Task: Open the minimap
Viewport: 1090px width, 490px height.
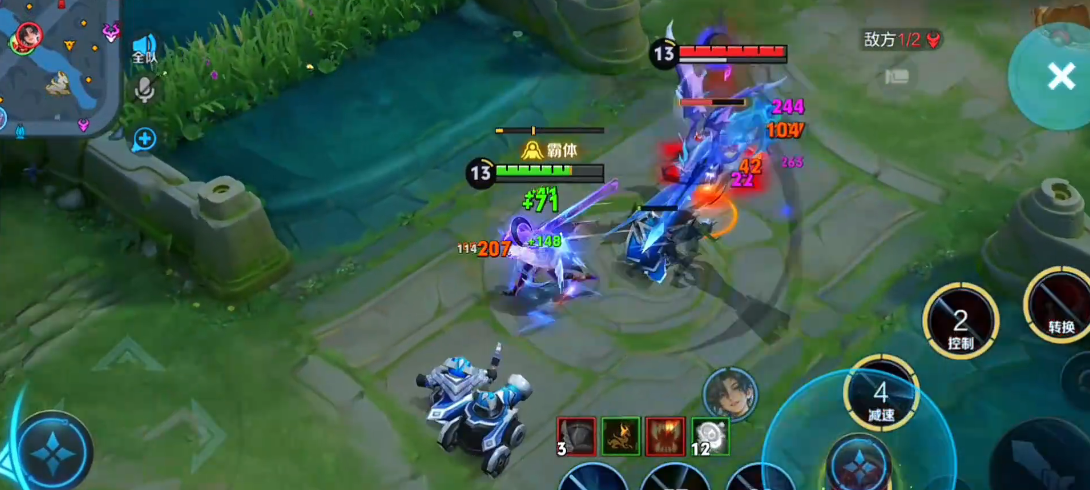Action: click(58, 67)
